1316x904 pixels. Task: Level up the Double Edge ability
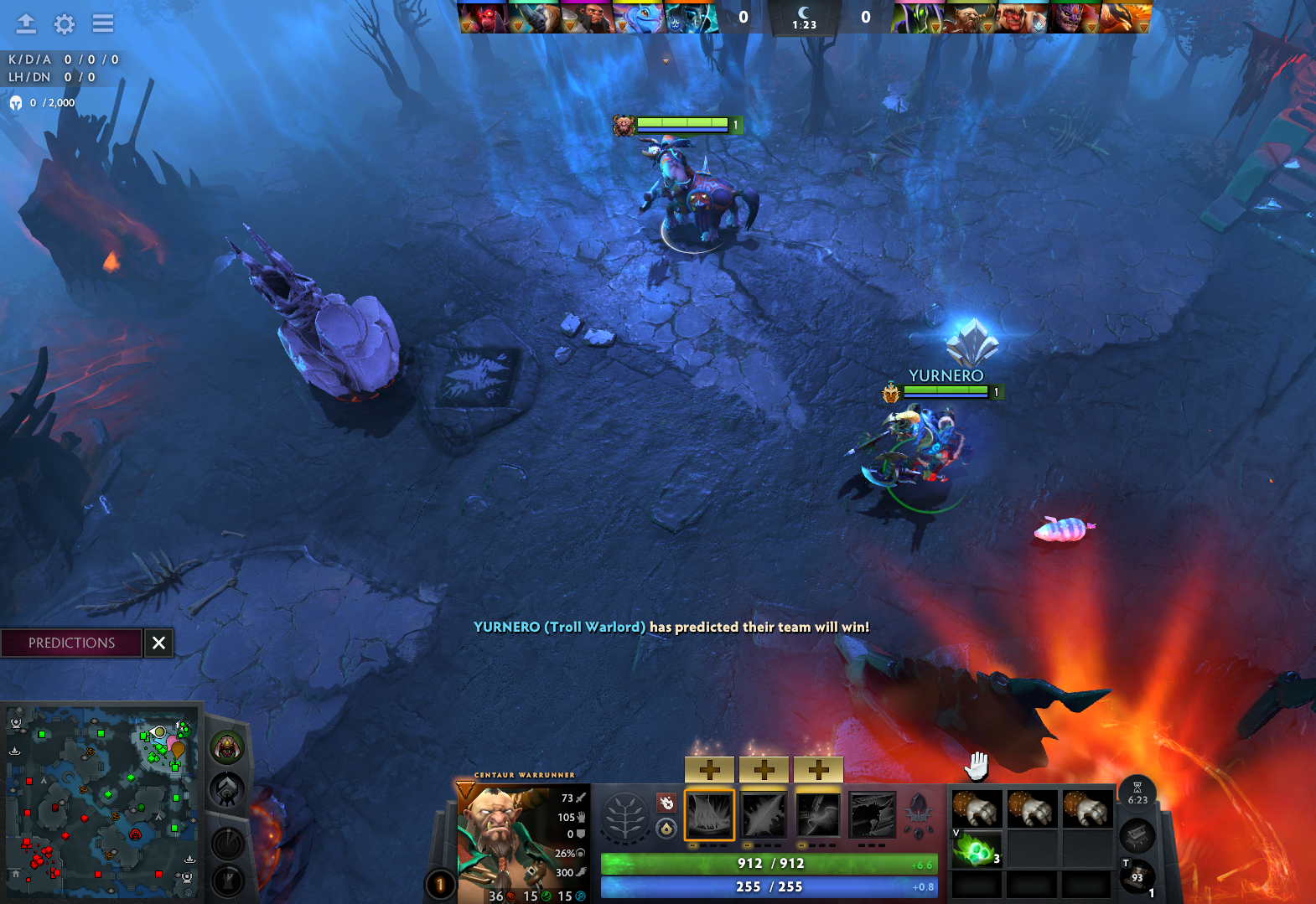pos(764,768)
